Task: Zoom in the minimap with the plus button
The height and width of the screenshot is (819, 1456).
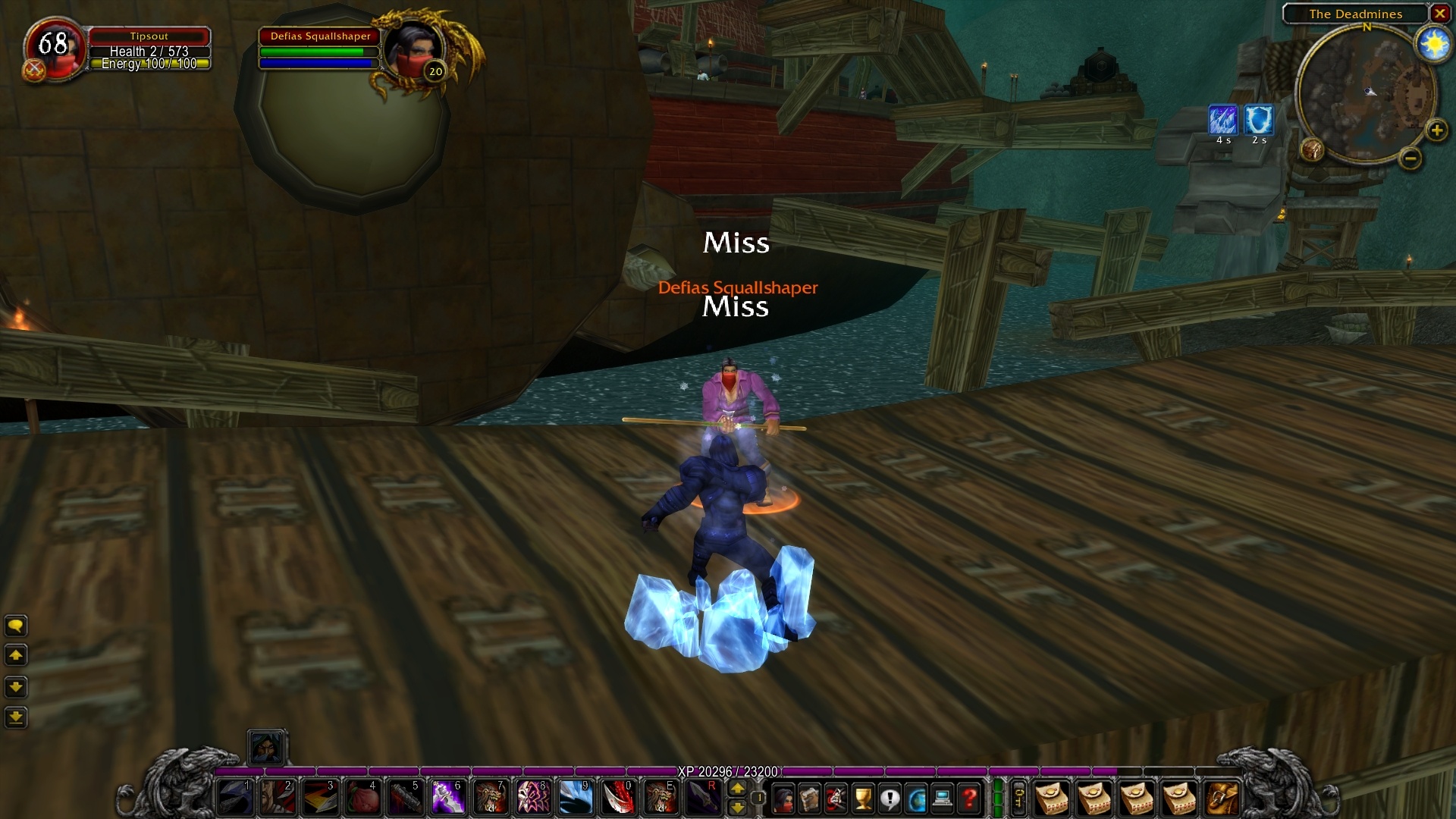Action: click(x=1436, y=130)
